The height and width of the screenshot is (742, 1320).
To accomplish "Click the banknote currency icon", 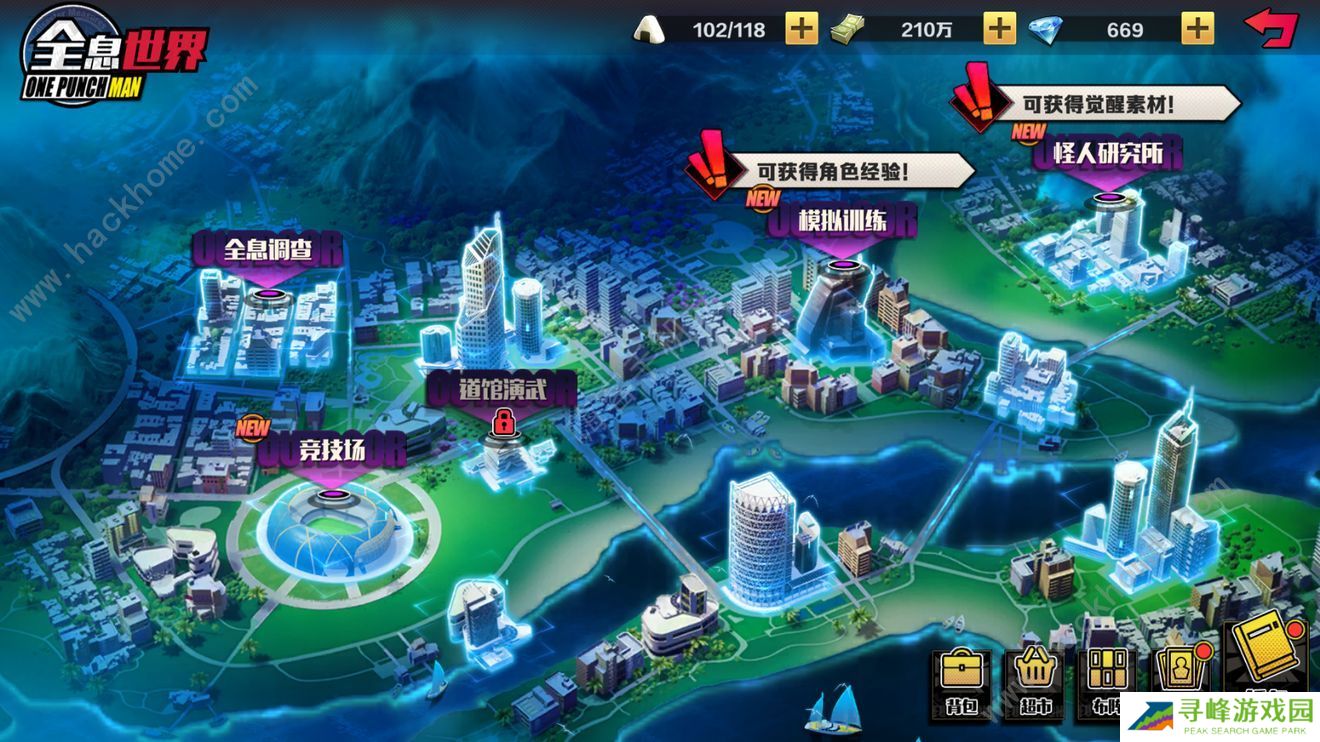I will tap(849, 30).
